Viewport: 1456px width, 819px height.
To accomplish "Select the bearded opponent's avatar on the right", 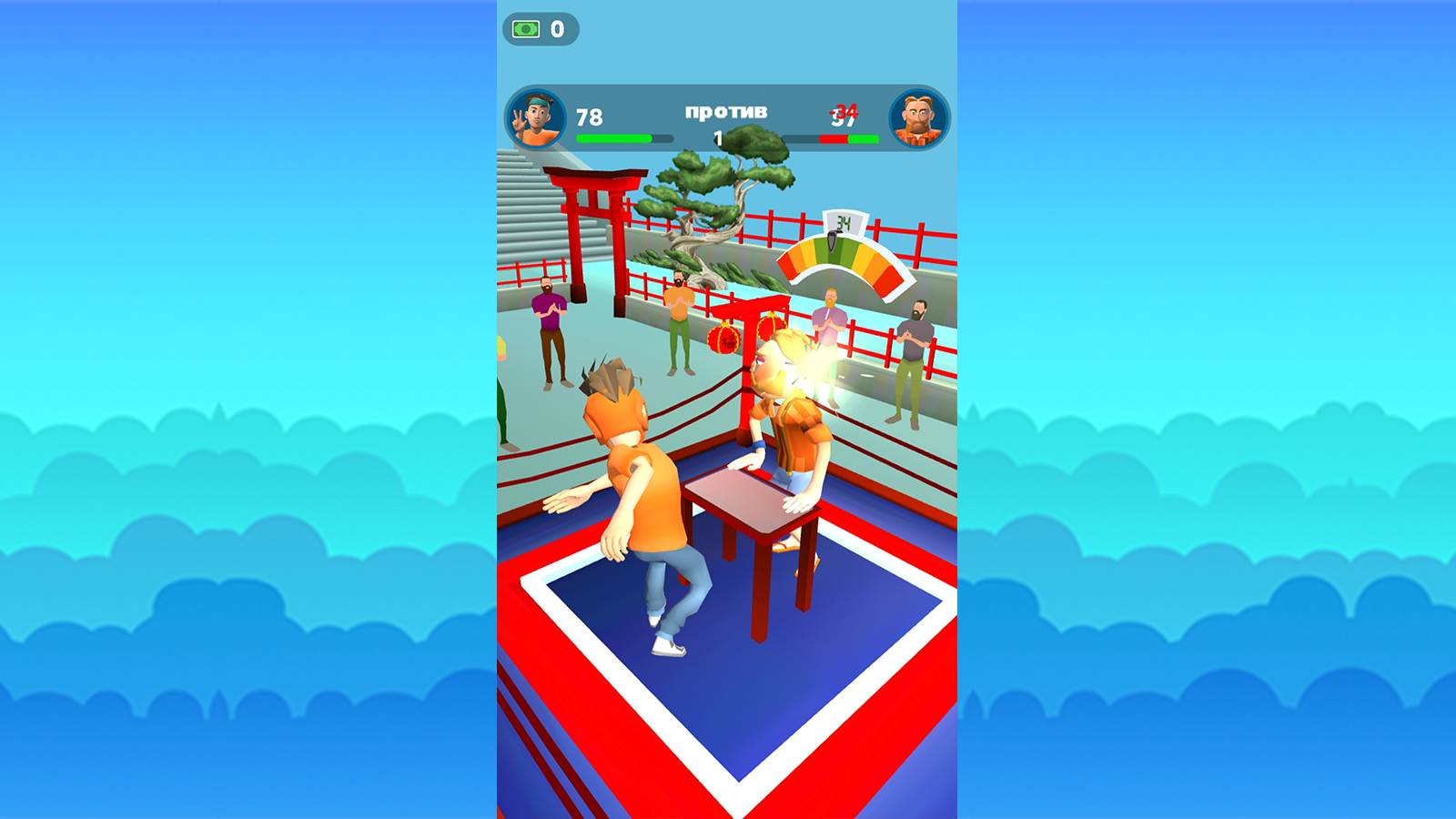I will [x=916, y=116].
